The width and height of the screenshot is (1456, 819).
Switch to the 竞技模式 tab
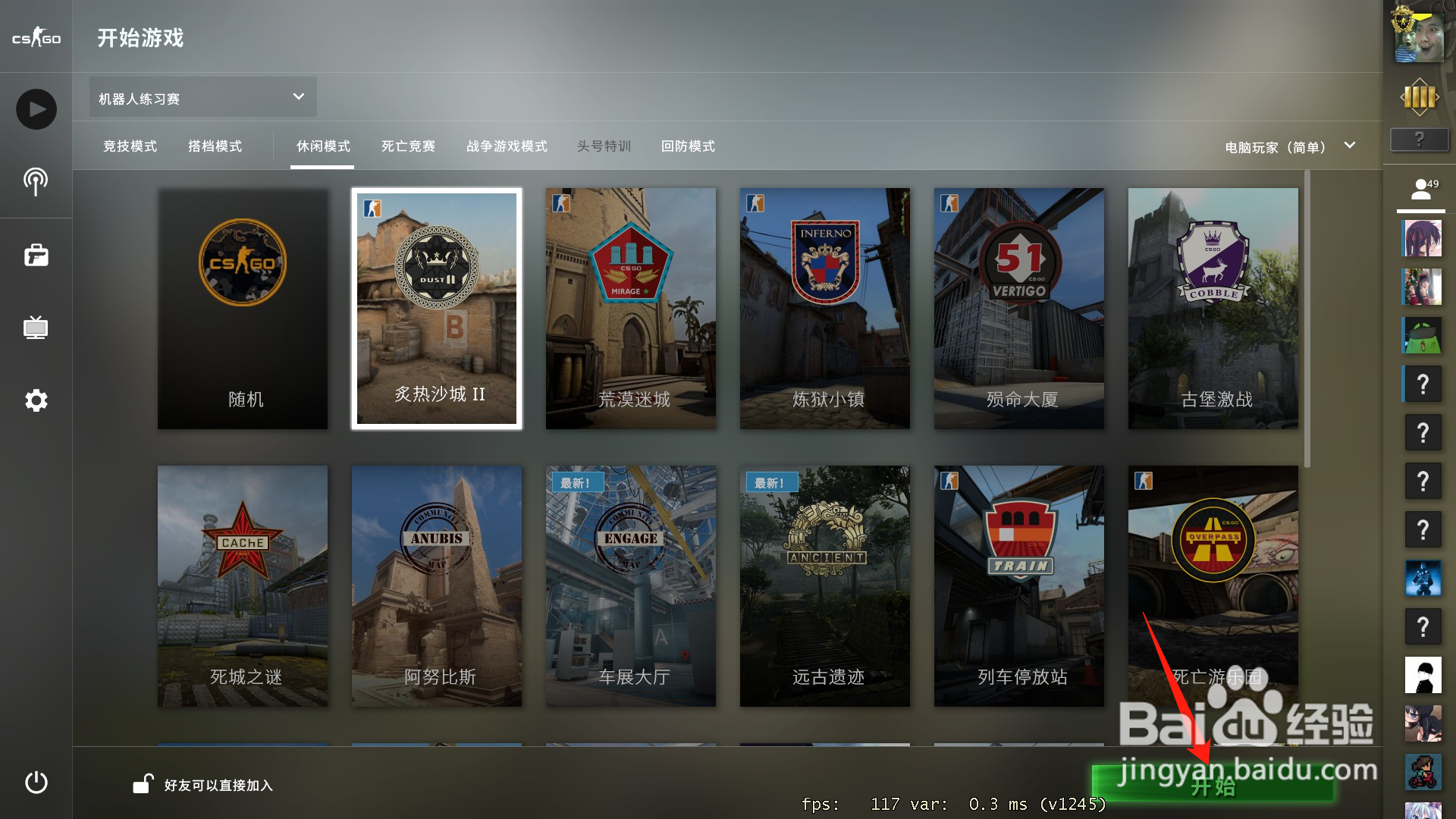(x=129, y=146)
